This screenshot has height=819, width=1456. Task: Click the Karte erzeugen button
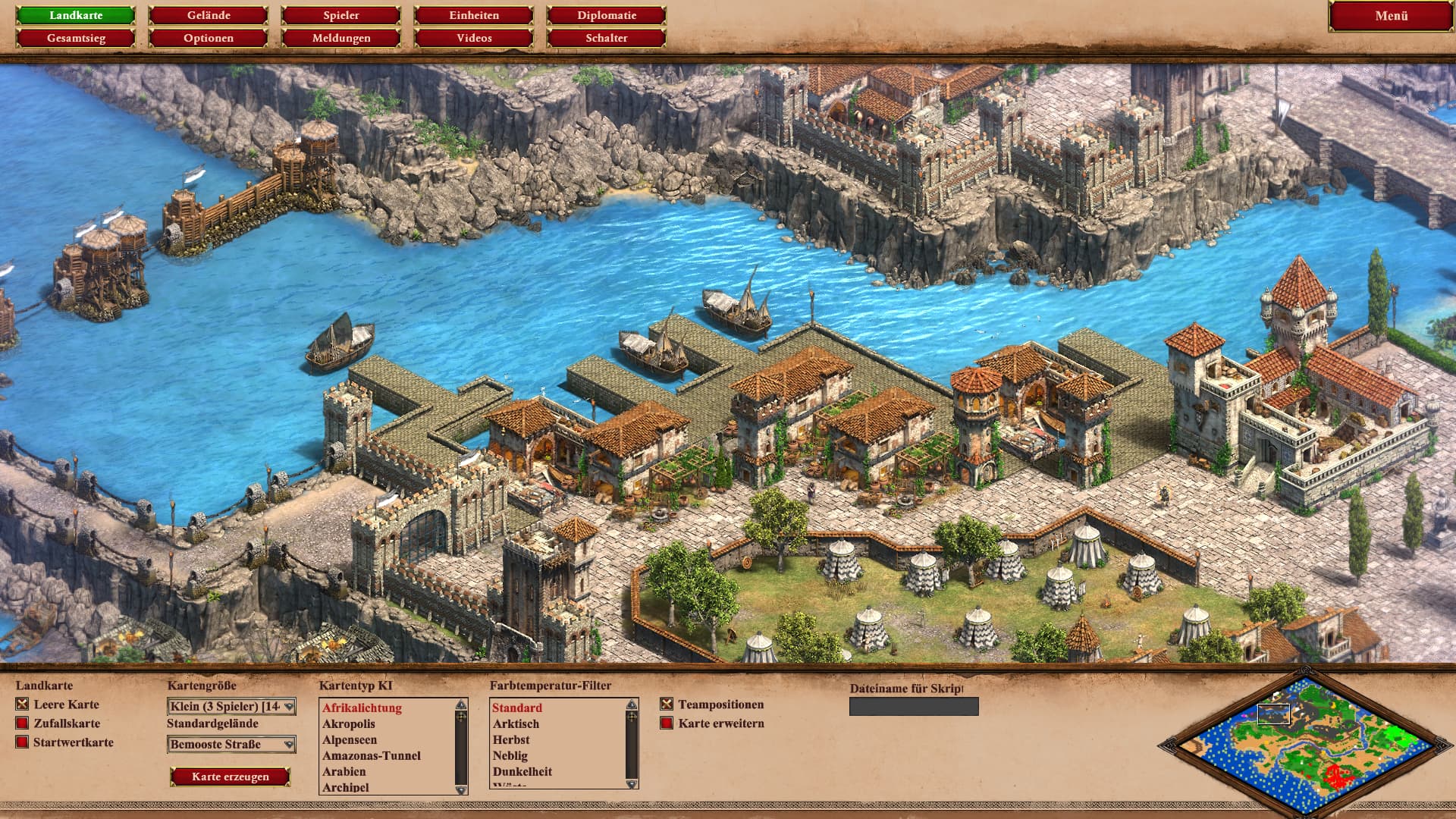[x=231, y=777]
